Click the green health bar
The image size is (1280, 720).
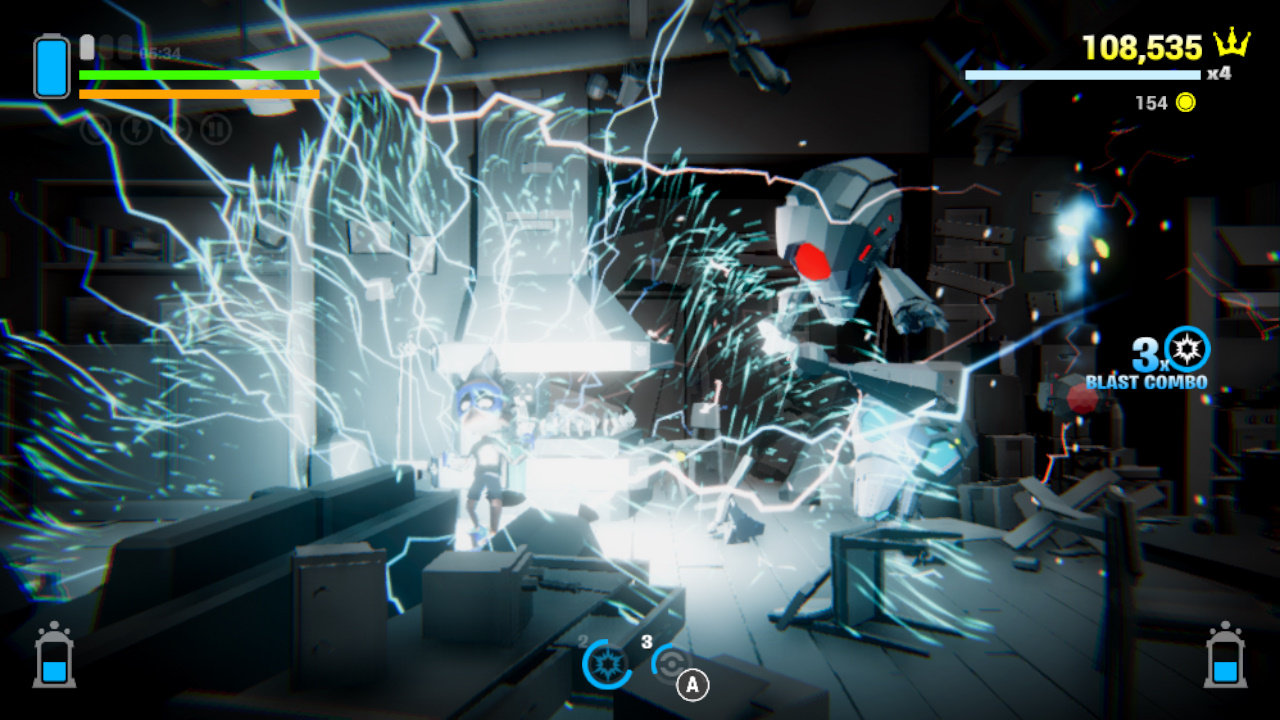point(198,74)
